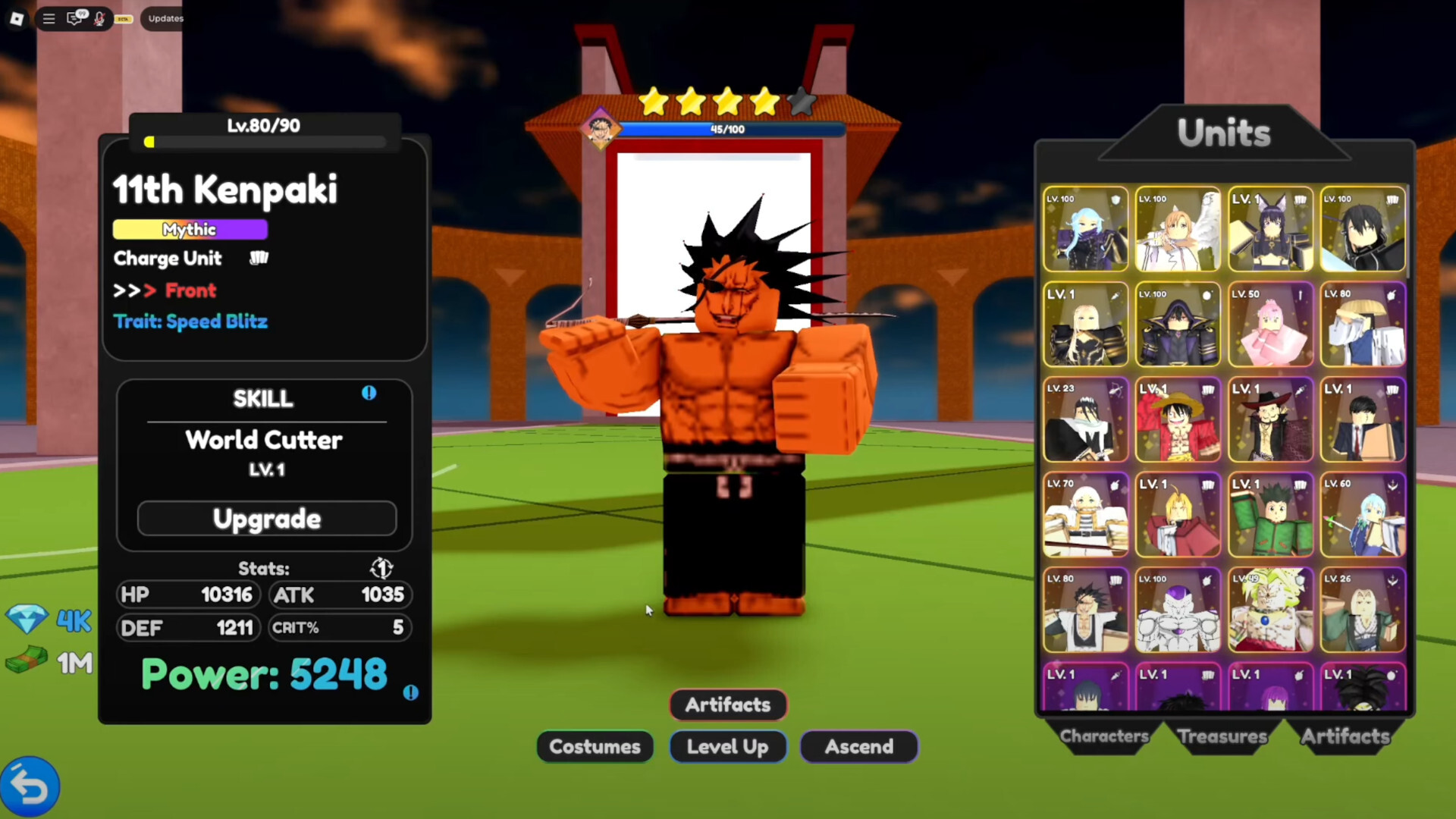The image size is (1456, 819).
Task: Switch to the Characters tab
Action: pyautogui.click(x=1103, y=736)
